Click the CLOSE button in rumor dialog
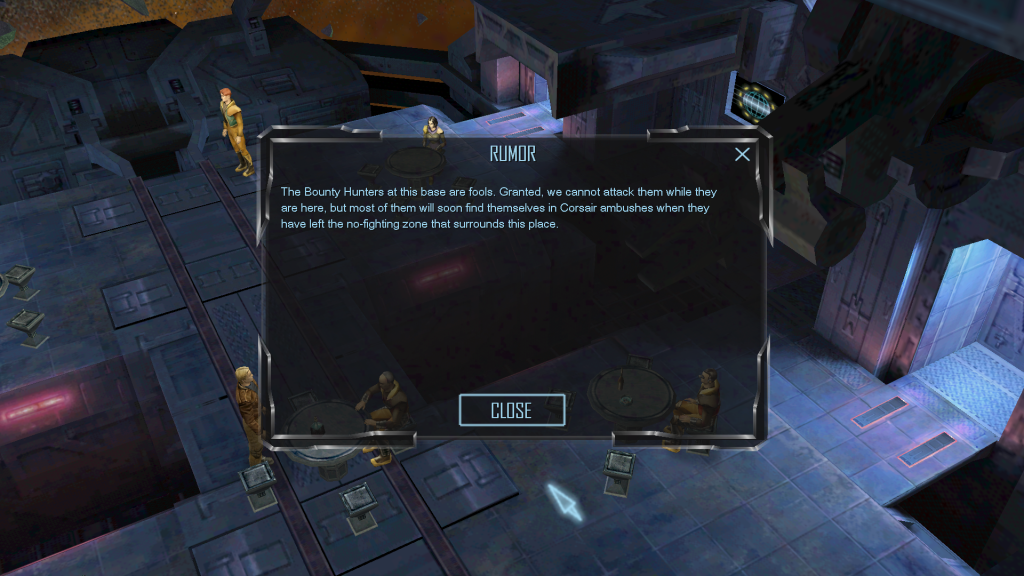 tap(511, 410)
